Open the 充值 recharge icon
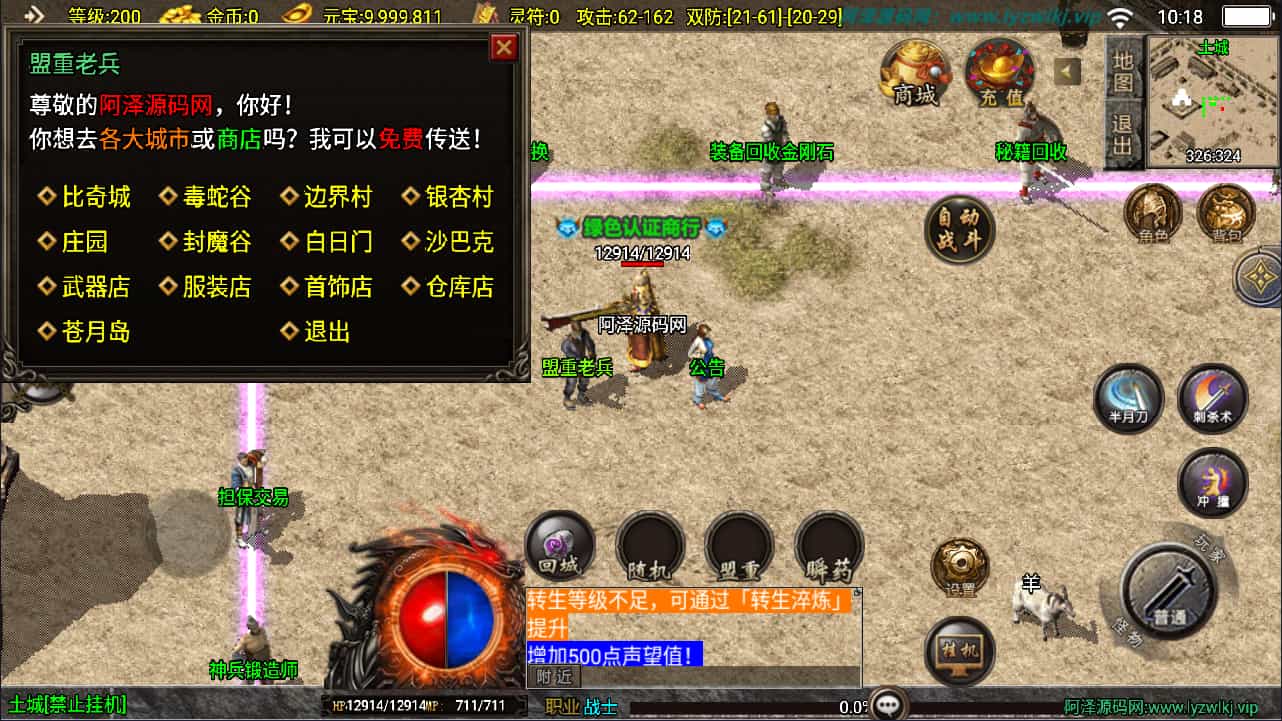This screenshot has width=1282, height=721. (x=999, y=72)
